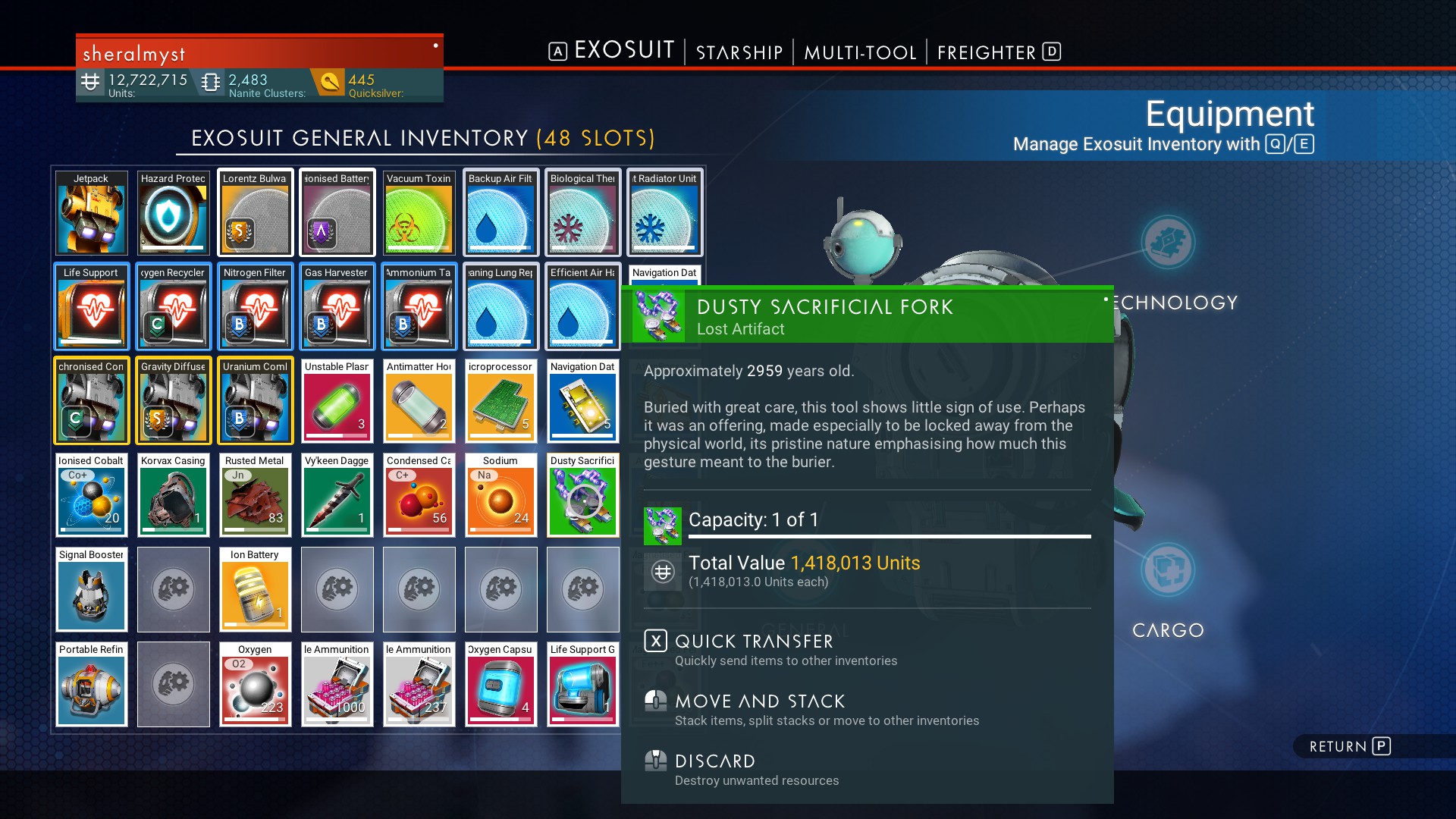Click the Sodium stack slot
This screenshot has width=1456, height=819.
click(x=500, y=495)
